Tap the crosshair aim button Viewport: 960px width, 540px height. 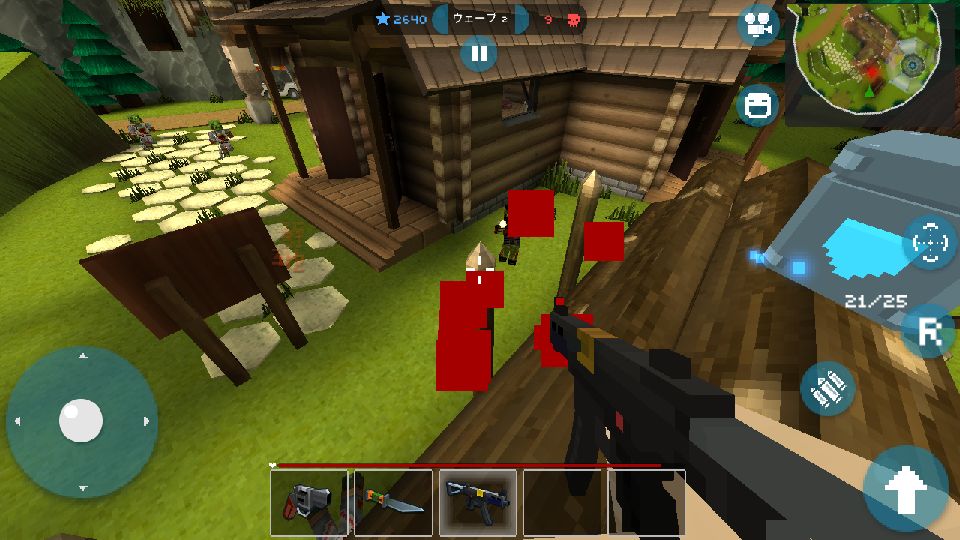click(x=929, y=241)
